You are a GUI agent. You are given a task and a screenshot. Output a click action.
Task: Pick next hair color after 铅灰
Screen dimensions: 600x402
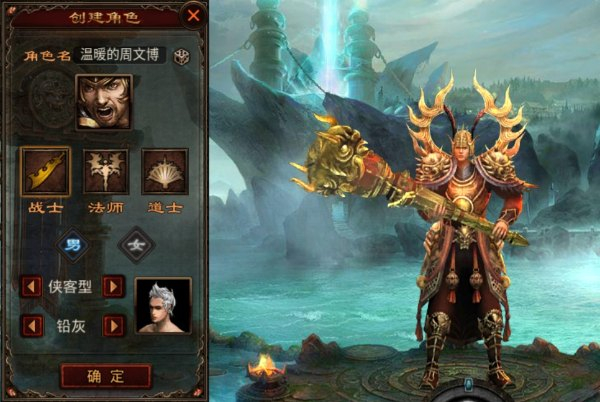click(114, 325)
